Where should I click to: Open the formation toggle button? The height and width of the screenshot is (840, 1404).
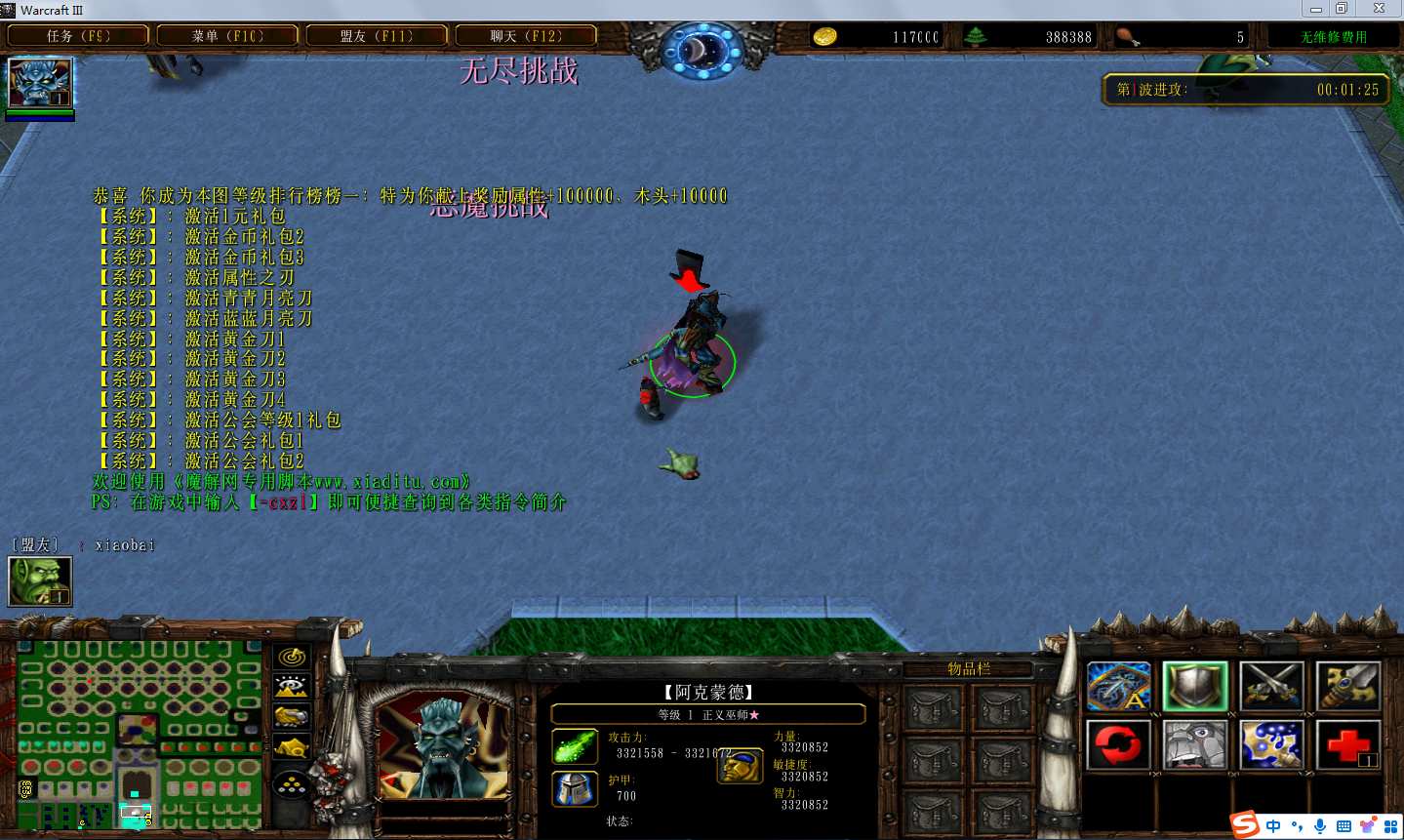click(292, 783)
